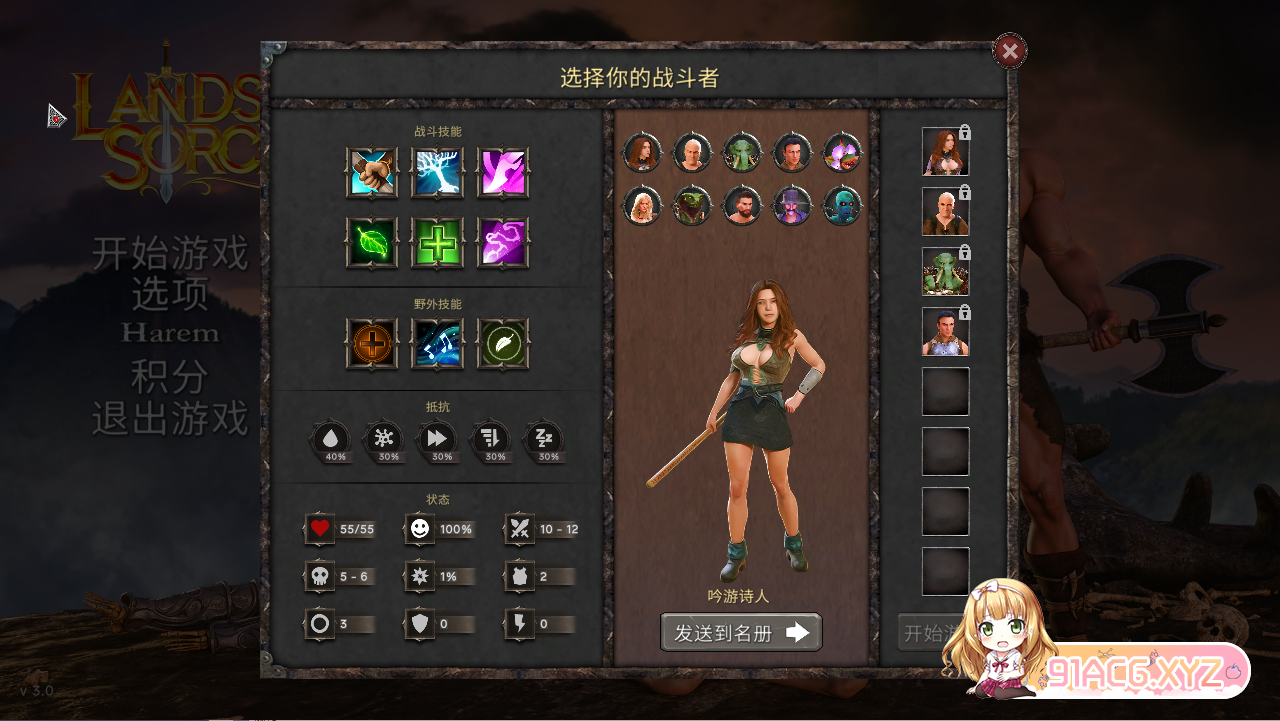Click the red heart health status icon
Viewport: 1280px width, 721px height.
(x=318, y=529)
